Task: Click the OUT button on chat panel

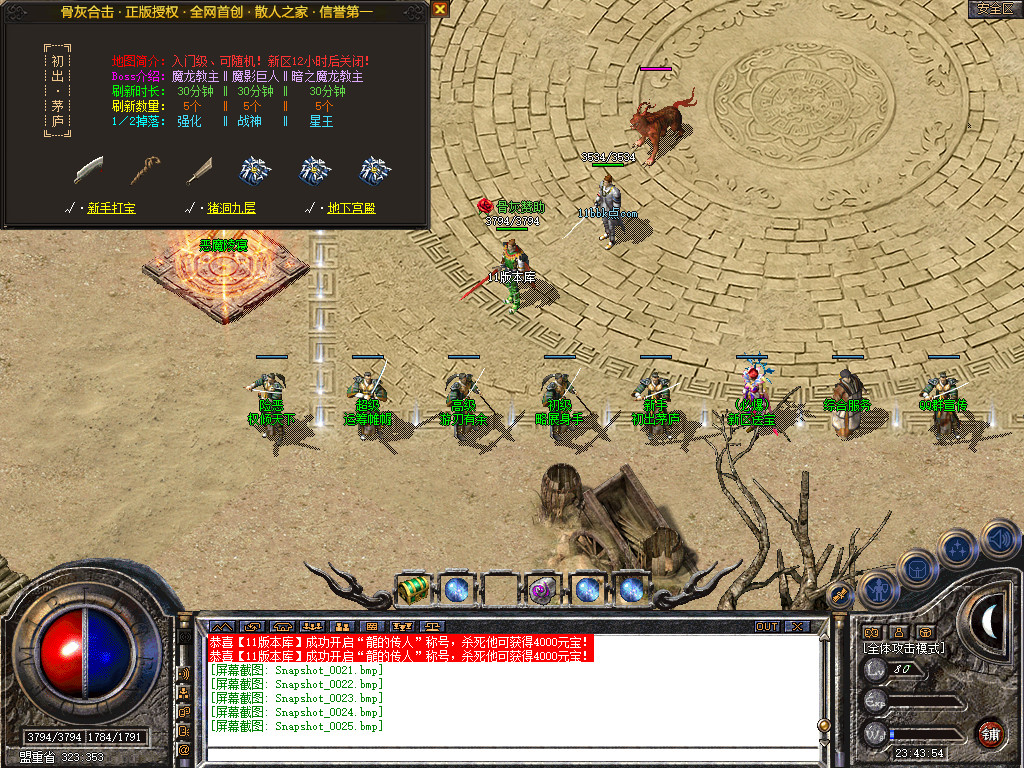Action: coord(766,626)
